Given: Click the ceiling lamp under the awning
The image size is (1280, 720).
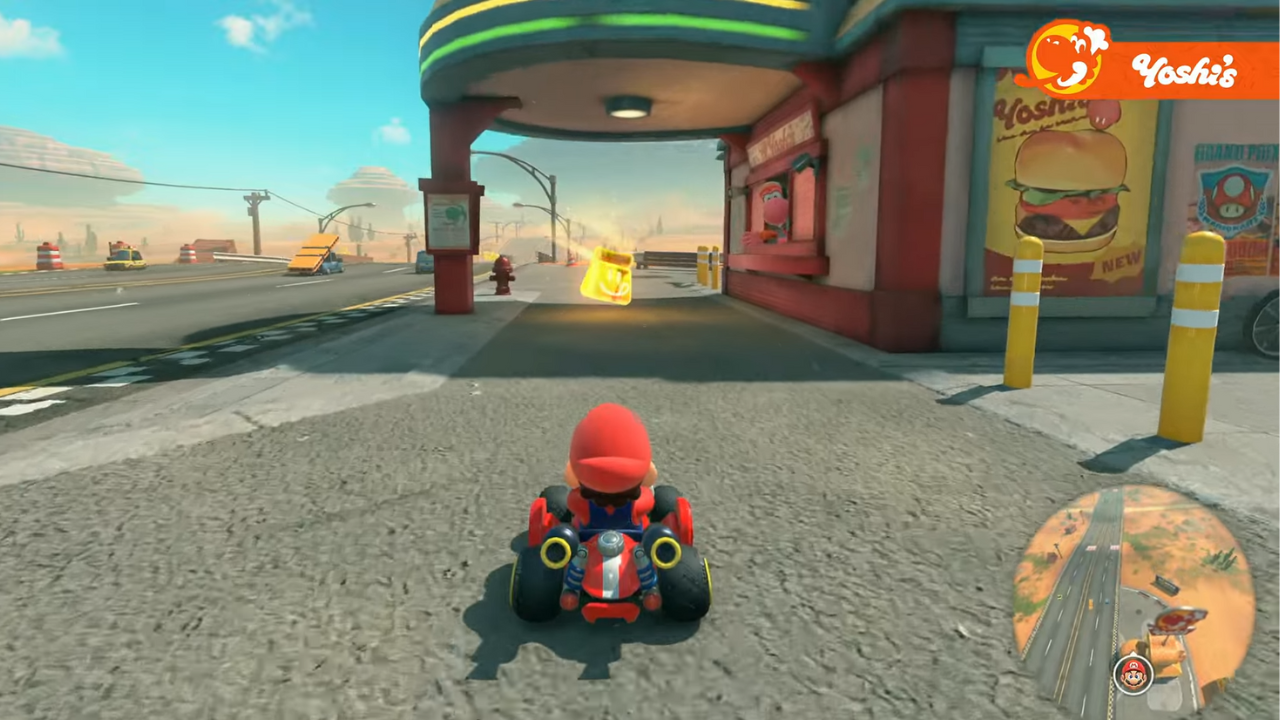Looking at the screenshot, I should 627,105.
